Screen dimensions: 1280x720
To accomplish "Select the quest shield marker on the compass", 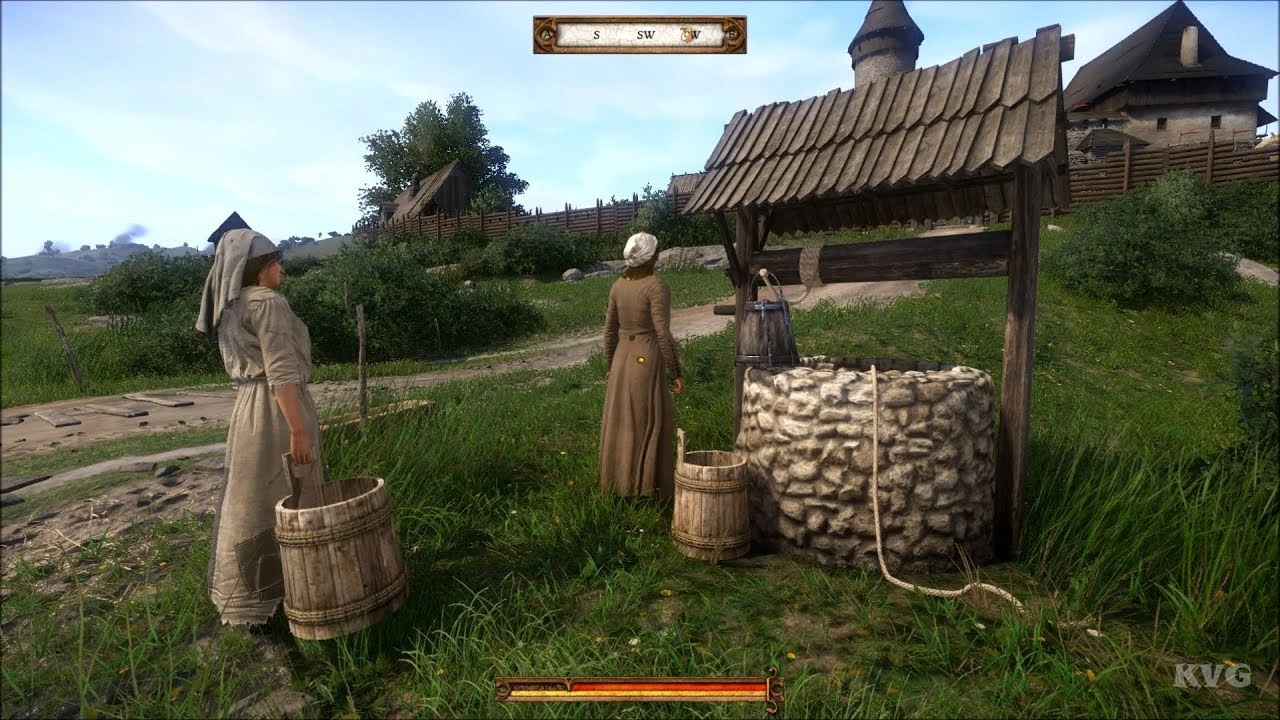I will click(689, 35).
